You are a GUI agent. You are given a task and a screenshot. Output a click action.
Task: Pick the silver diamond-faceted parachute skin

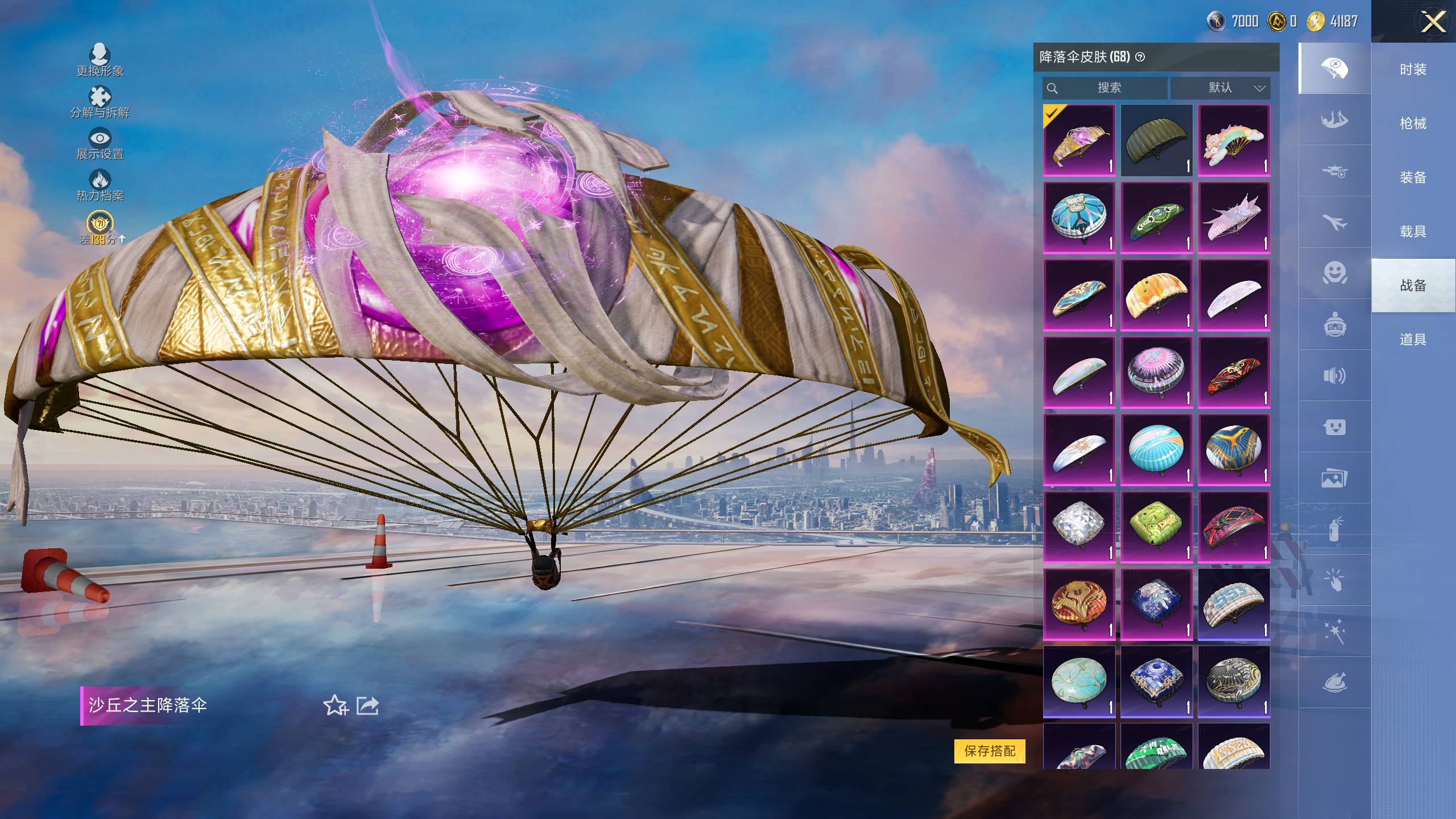point(1079,527)
